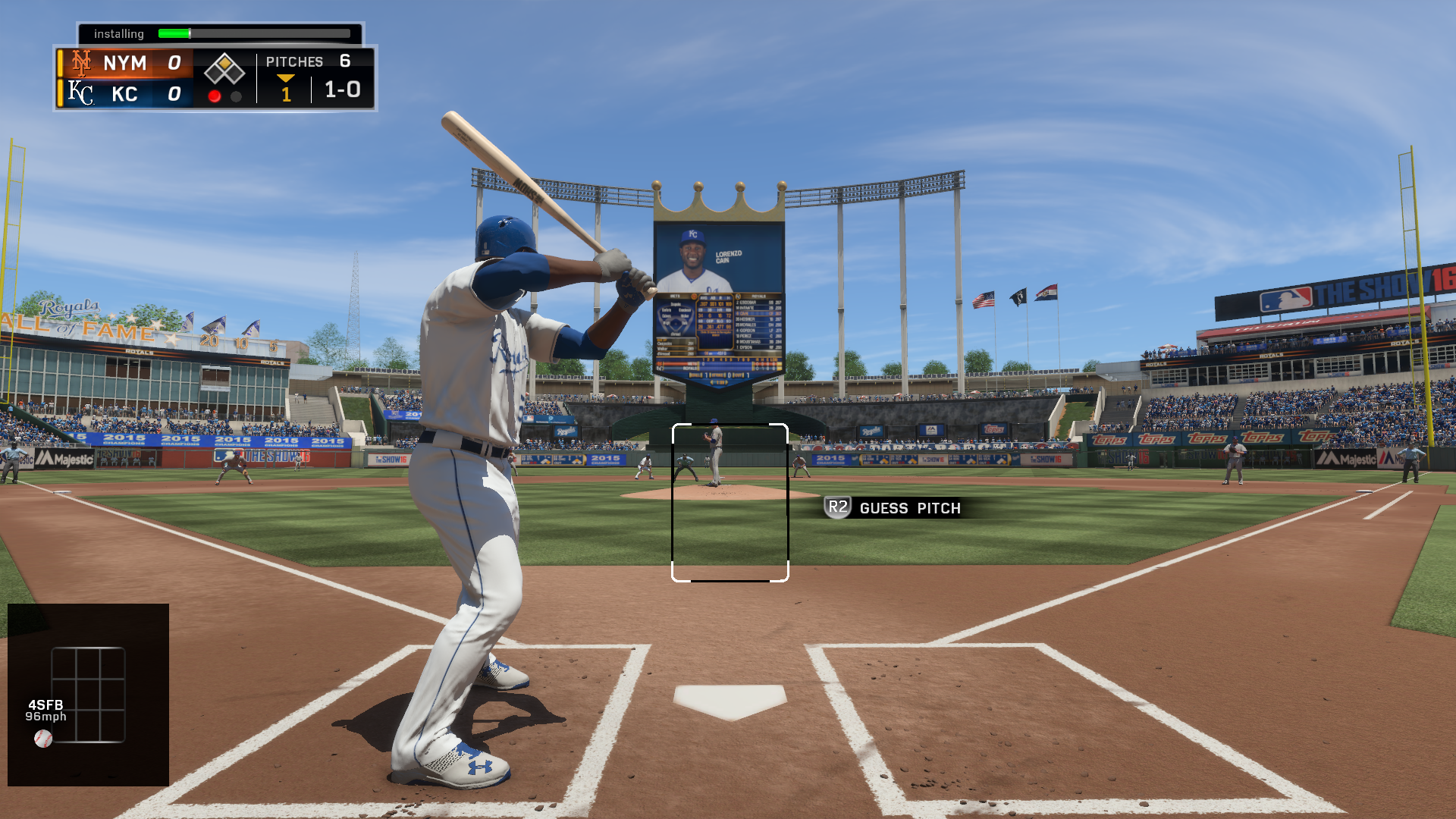Select the GUESS PITCH option
Viewport: 1456px width, 819px height.
tap(910, 508)
